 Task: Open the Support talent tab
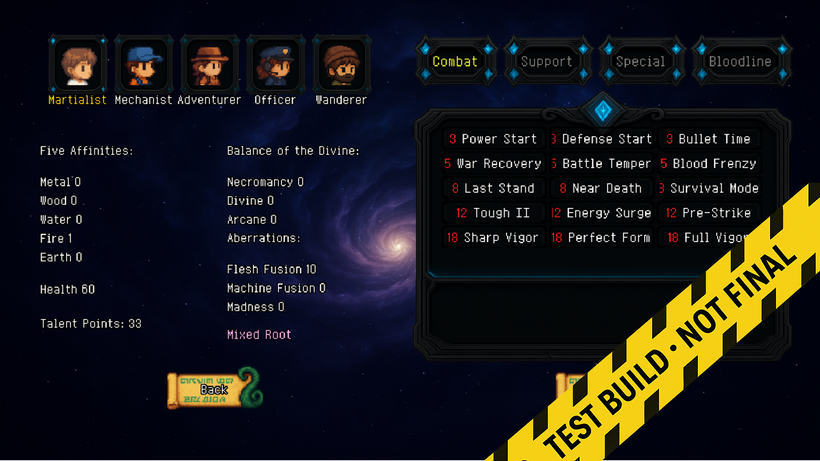pos(546,61)
